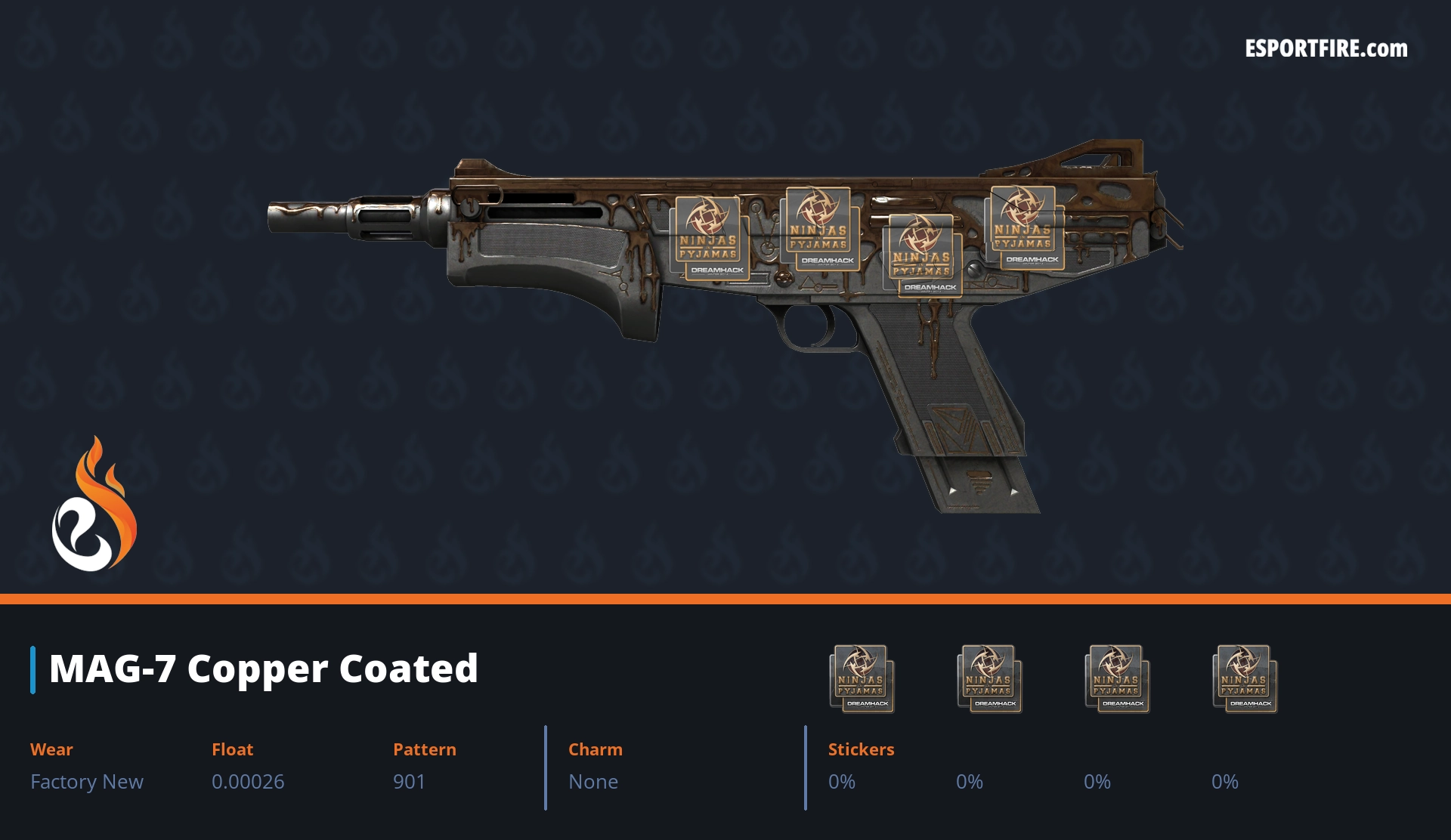Select the orange flame Esportfire logo
Image resolution: width=1451 pixels, height=840 pixels.
pyautogui.click(x=94, y=504)
